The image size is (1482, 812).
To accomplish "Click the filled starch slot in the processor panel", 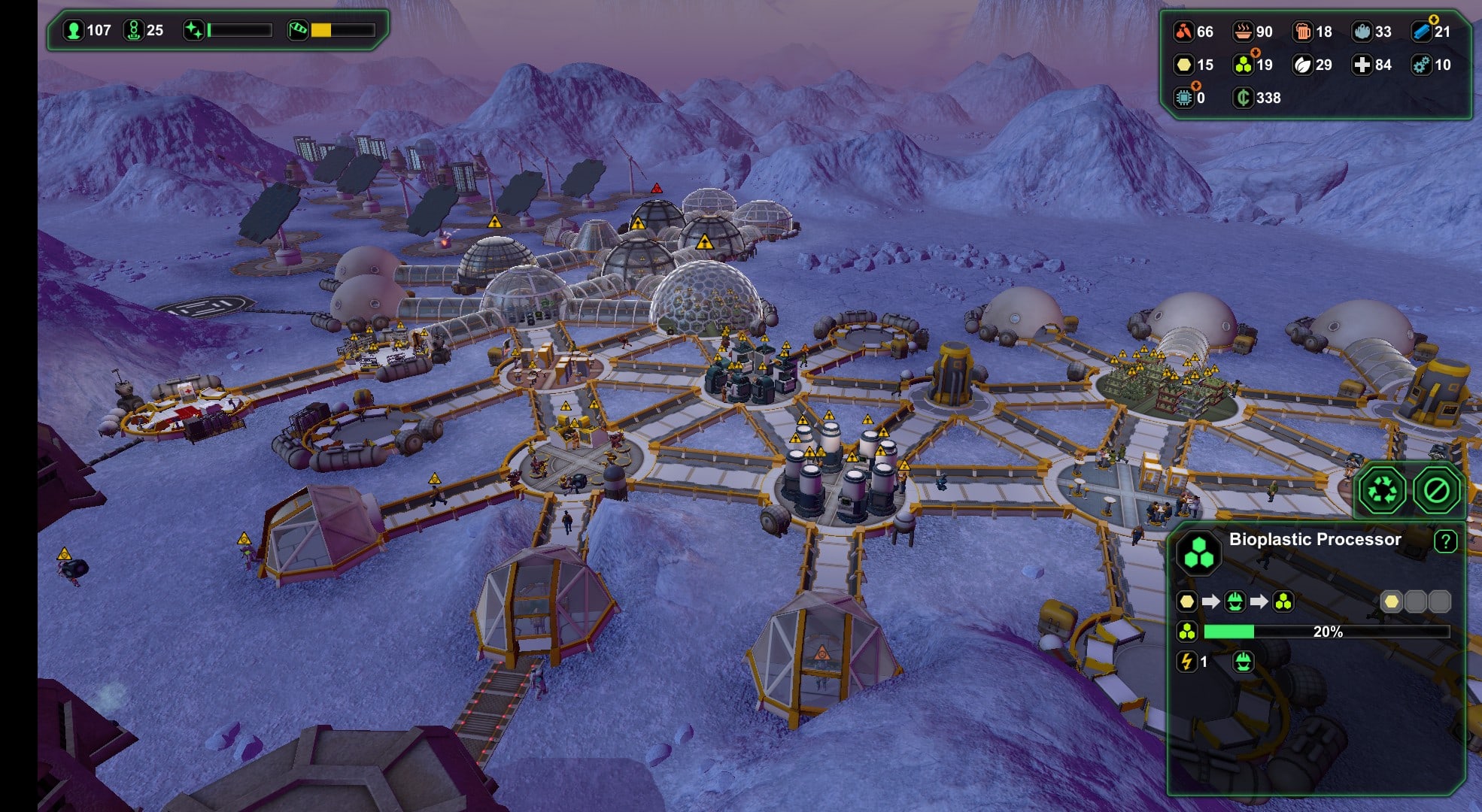I will click(x=1391, y=601).
